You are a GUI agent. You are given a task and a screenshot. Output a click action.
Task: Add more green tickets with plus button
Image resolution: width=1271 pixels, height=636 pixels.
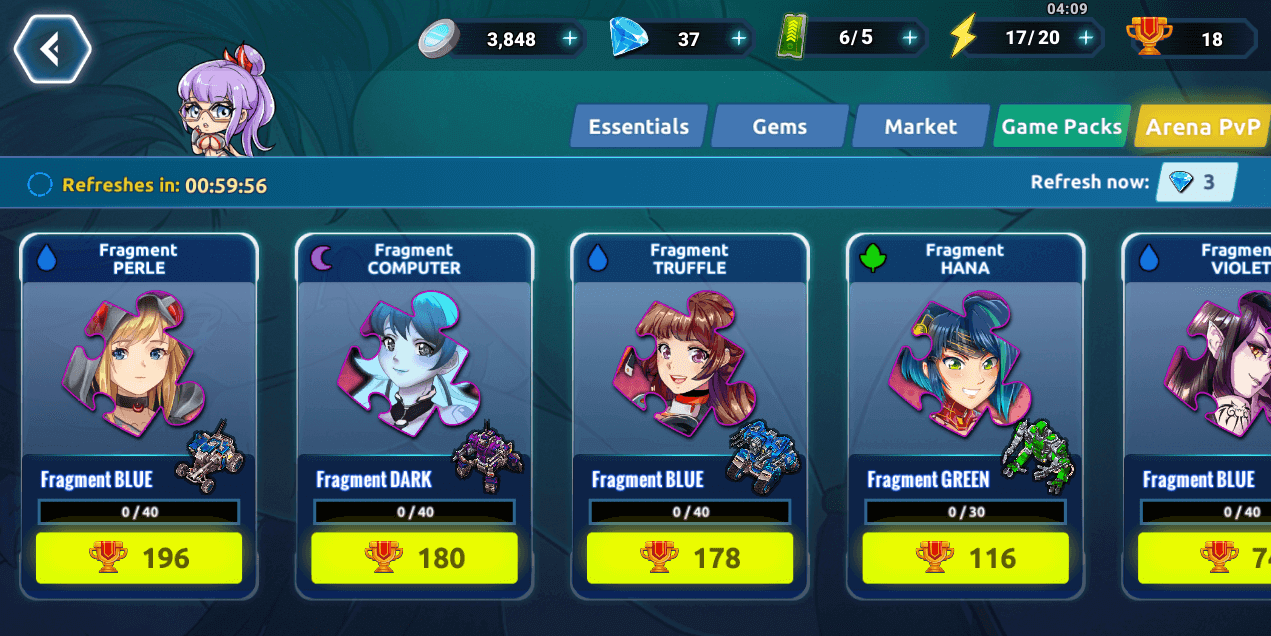point(909,39)
